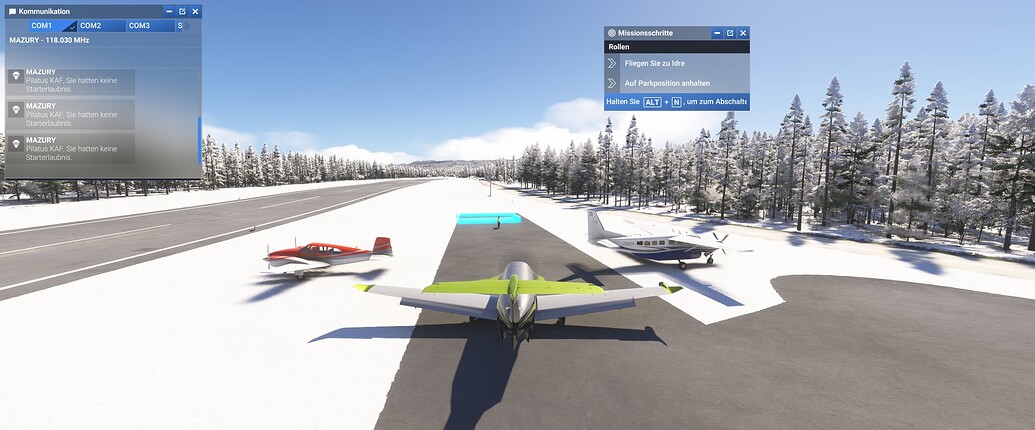Pop out the Kommunikation window
Viewport: 1035px width, 430px height.
182,11
